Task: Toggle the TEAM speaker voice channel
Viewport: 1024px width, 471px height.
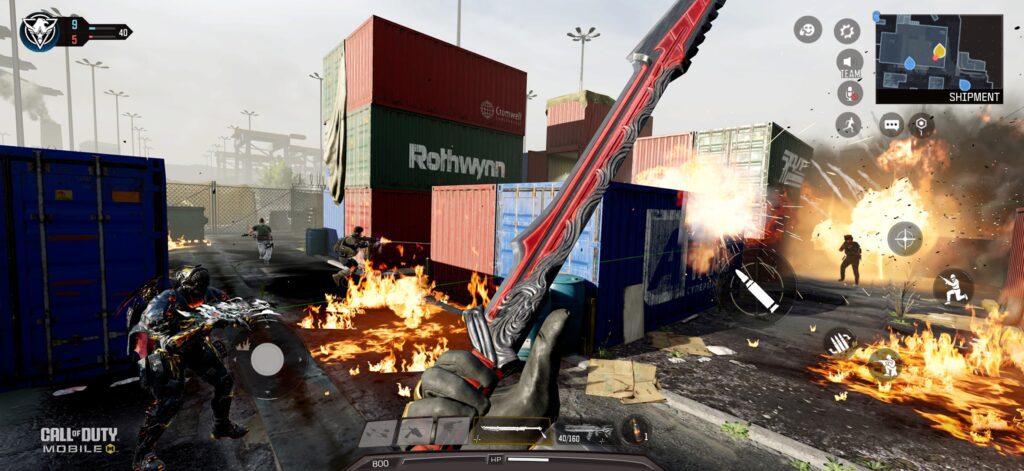Action: point(849,62)
